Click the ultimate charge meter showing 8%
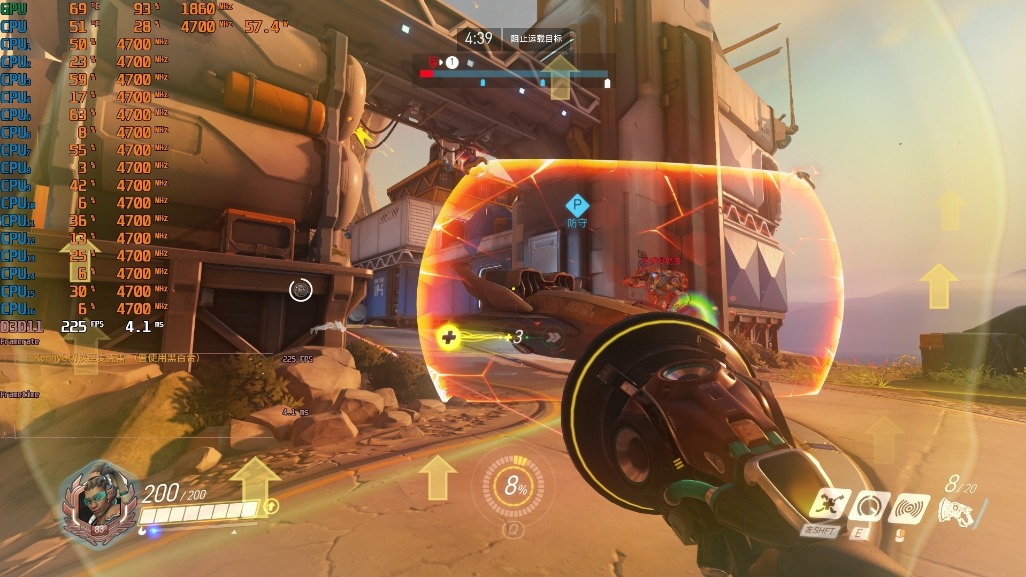 [515, 488]
